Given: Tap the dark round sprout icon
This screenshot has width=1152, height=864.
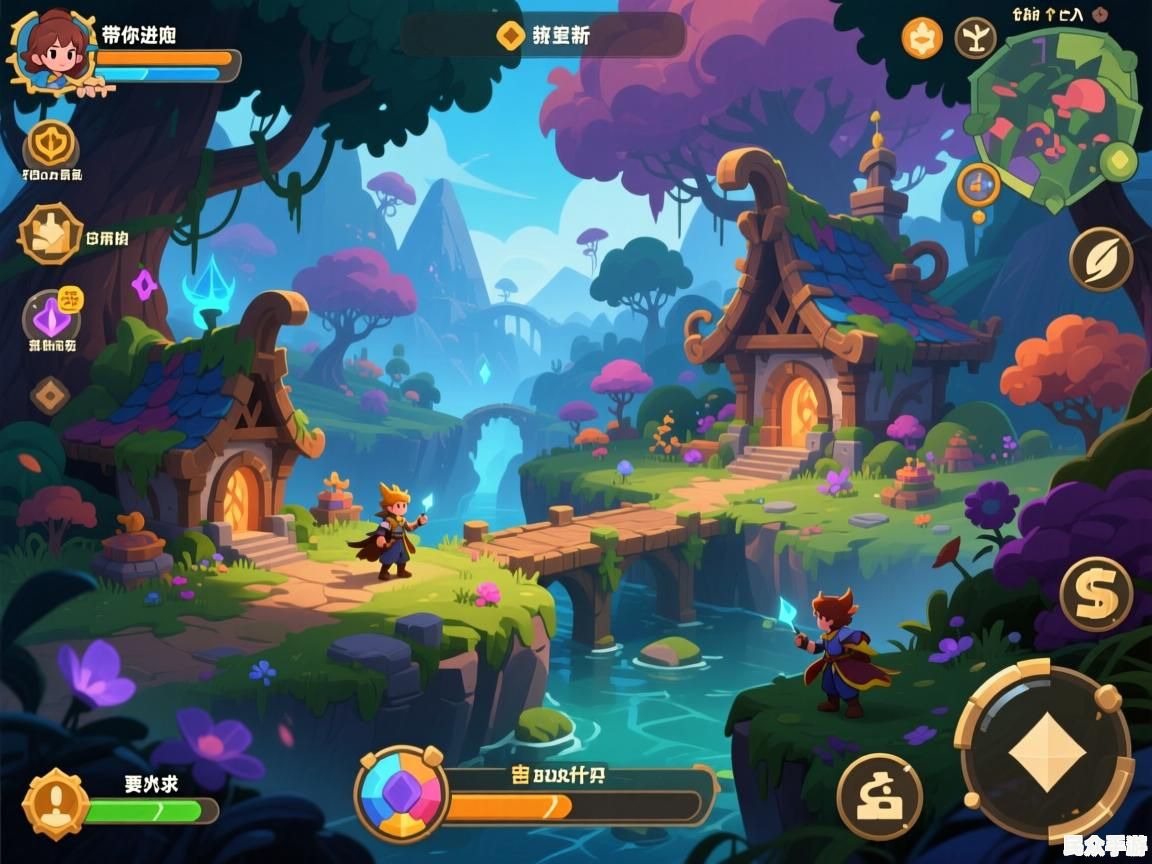Looking at the screenshot, I should (975, 38).
